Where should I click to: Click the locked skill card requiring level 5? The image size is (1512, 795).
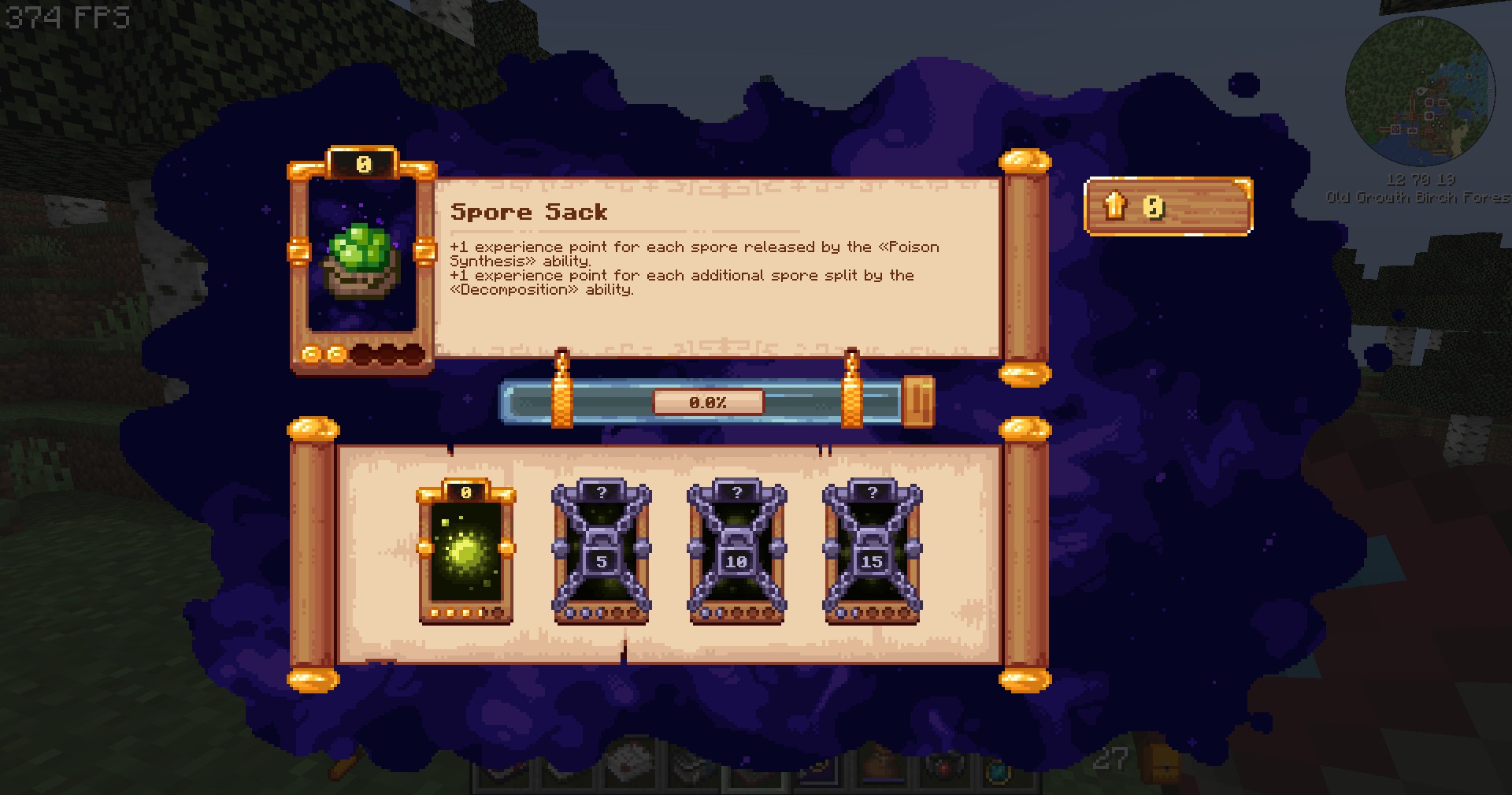tap(601, 551)
